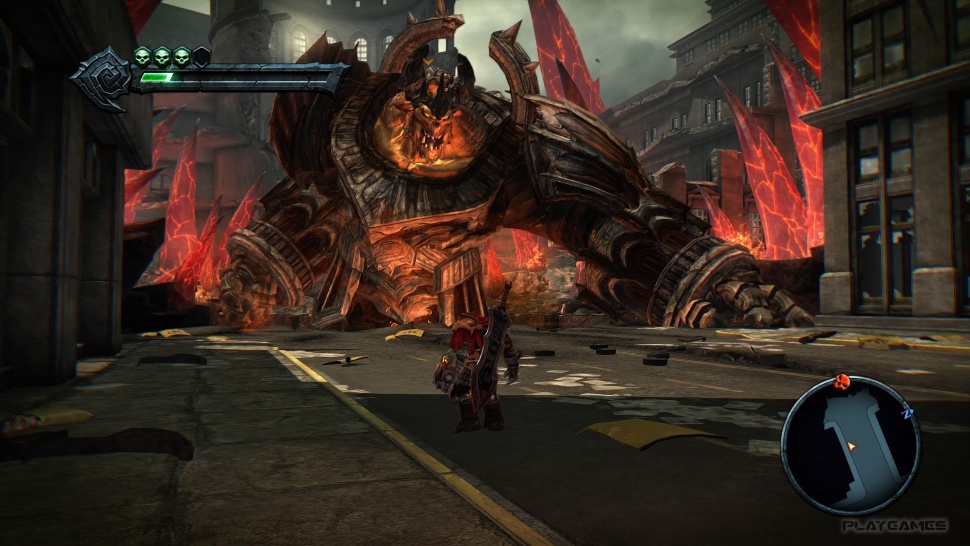Click the blue north compass indicator
This screenshot has height=546, width=970.
908,410
